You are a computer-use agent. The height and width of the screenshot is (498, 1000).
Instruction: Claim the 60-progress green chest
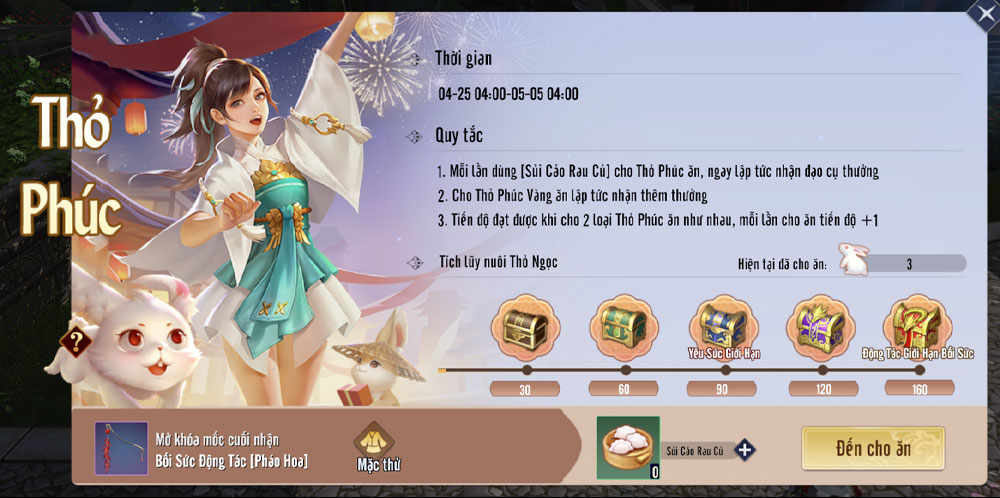(x=623, y=327)
